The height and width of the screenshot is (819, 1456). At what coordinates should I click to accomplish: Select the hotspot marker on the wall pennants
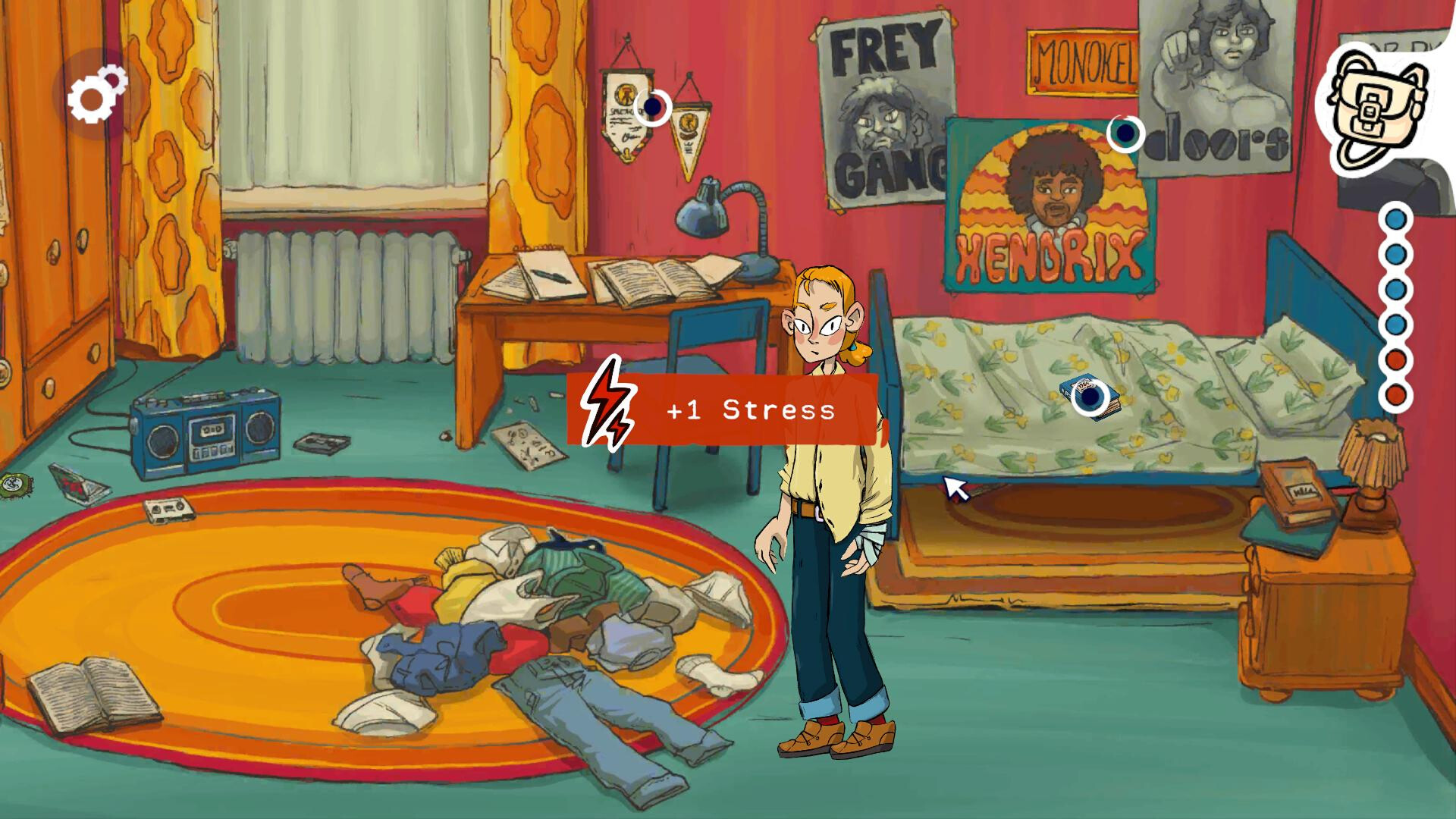652,107
